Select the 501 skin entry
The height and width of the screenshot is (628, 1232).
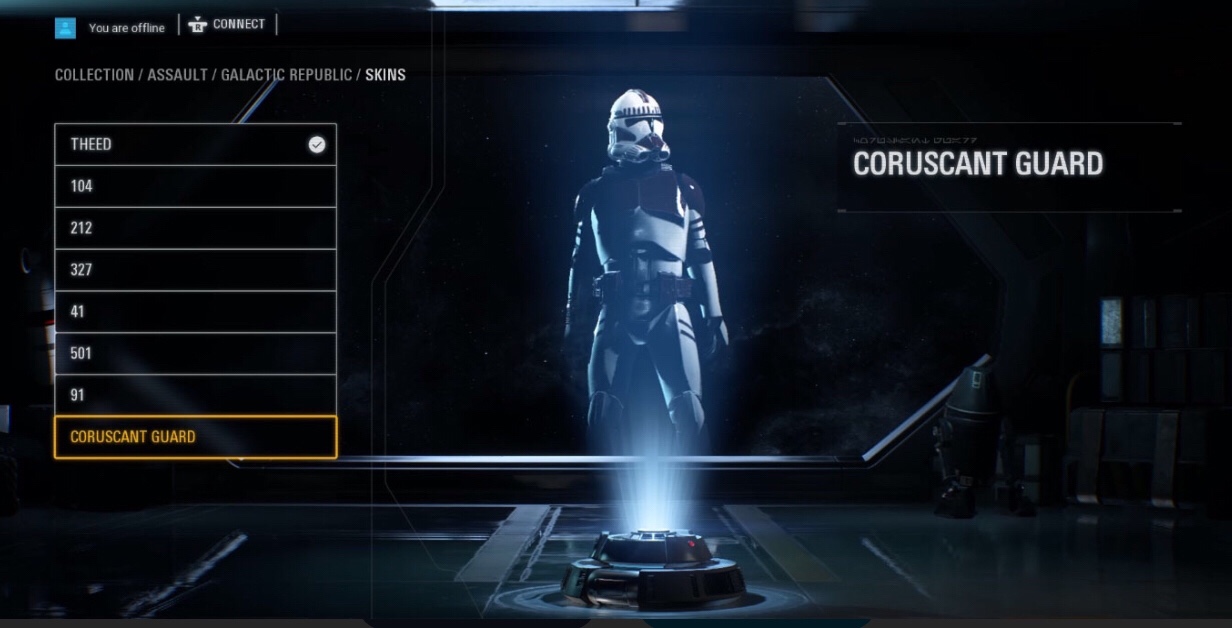click(x=195, y=354)
